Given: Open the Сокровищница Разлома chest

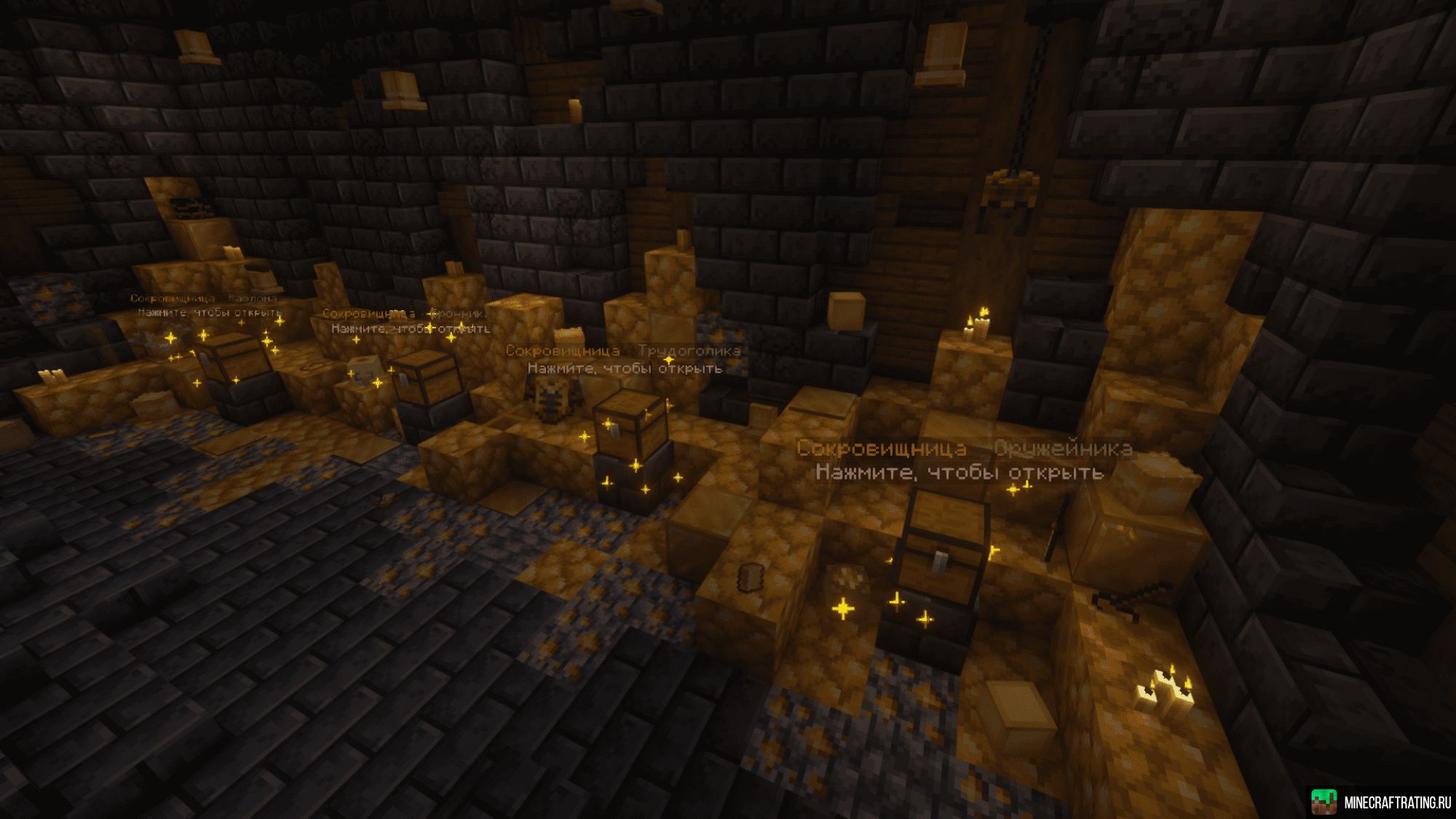Looking at the screenshot, I should pos(232,360).
